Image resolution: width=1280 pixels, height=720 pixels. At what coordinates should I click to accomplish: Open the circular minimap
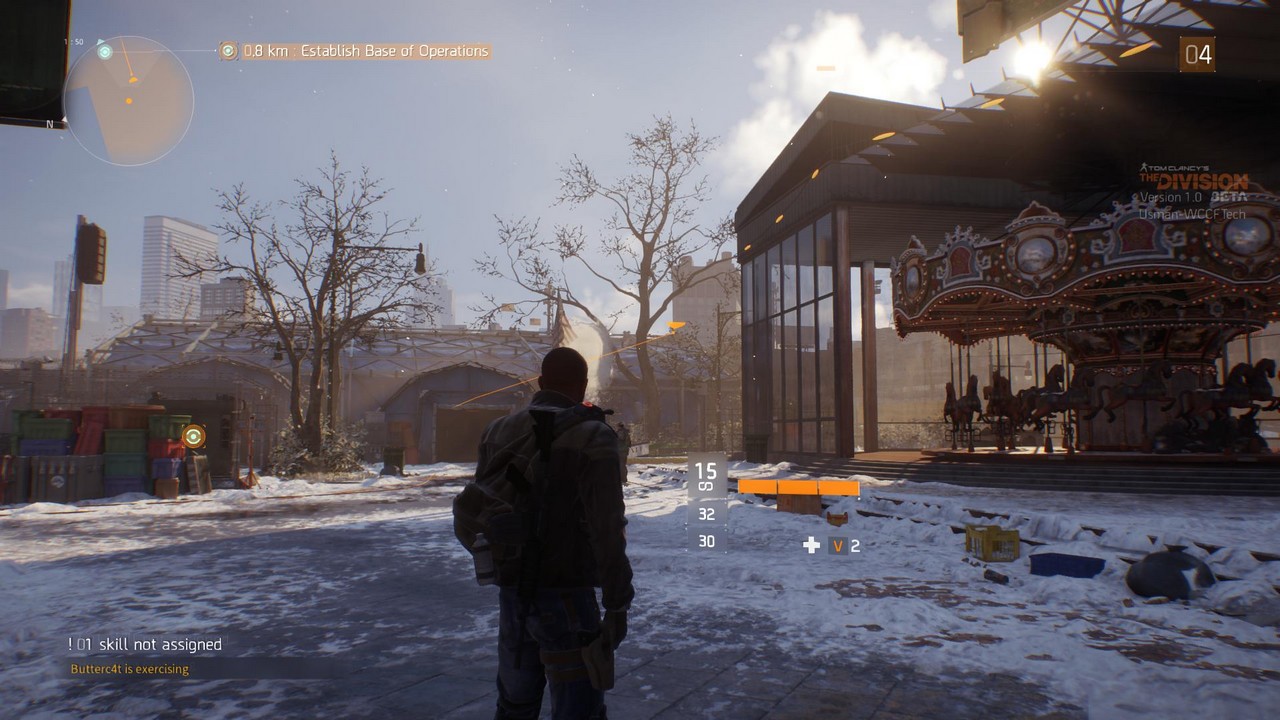coord(128,100)
